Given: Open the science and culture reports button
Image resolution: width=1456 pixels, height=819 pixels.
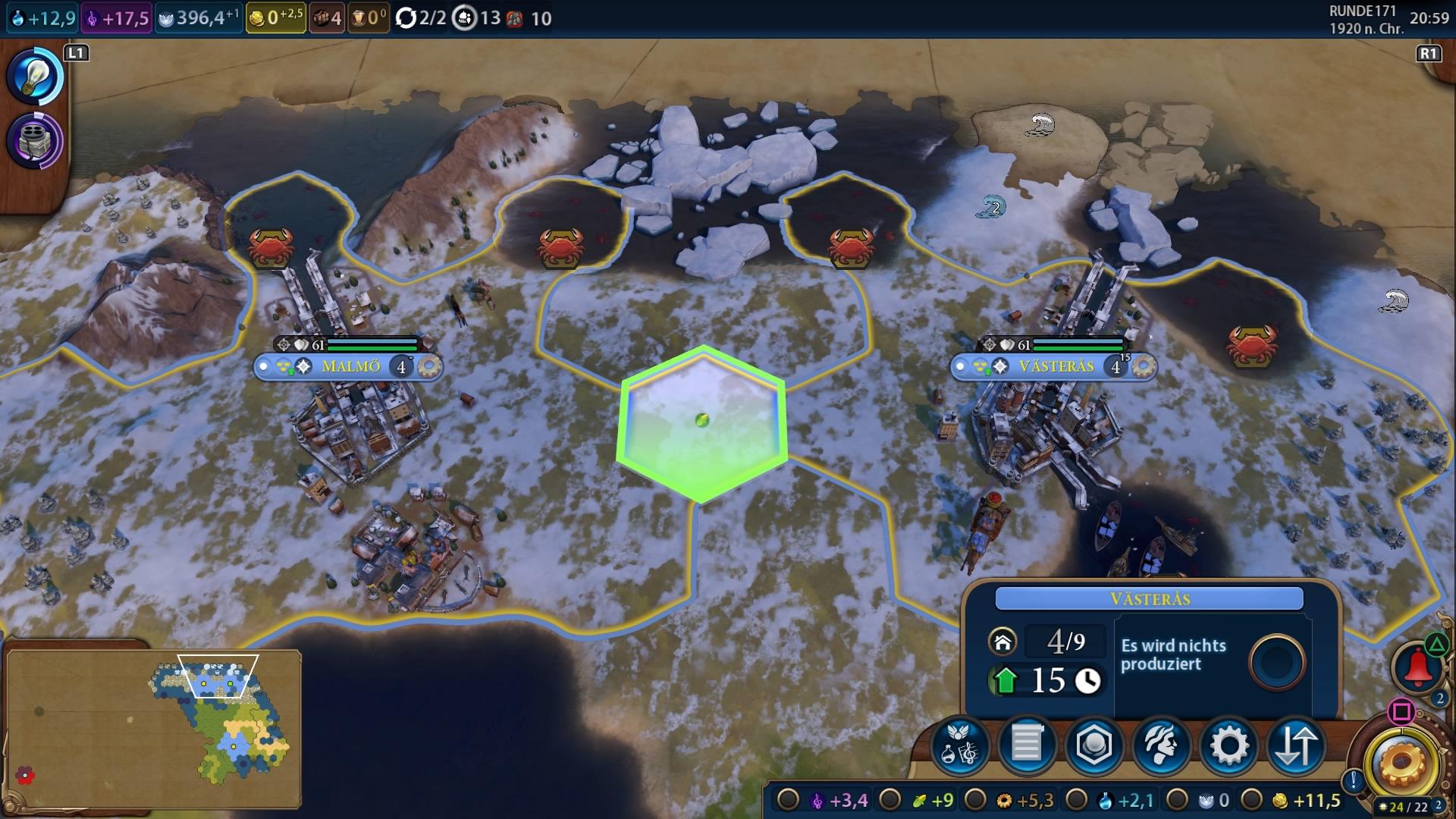Looking at the screenshot, I should pyautogui.click(x=959, y=745).
